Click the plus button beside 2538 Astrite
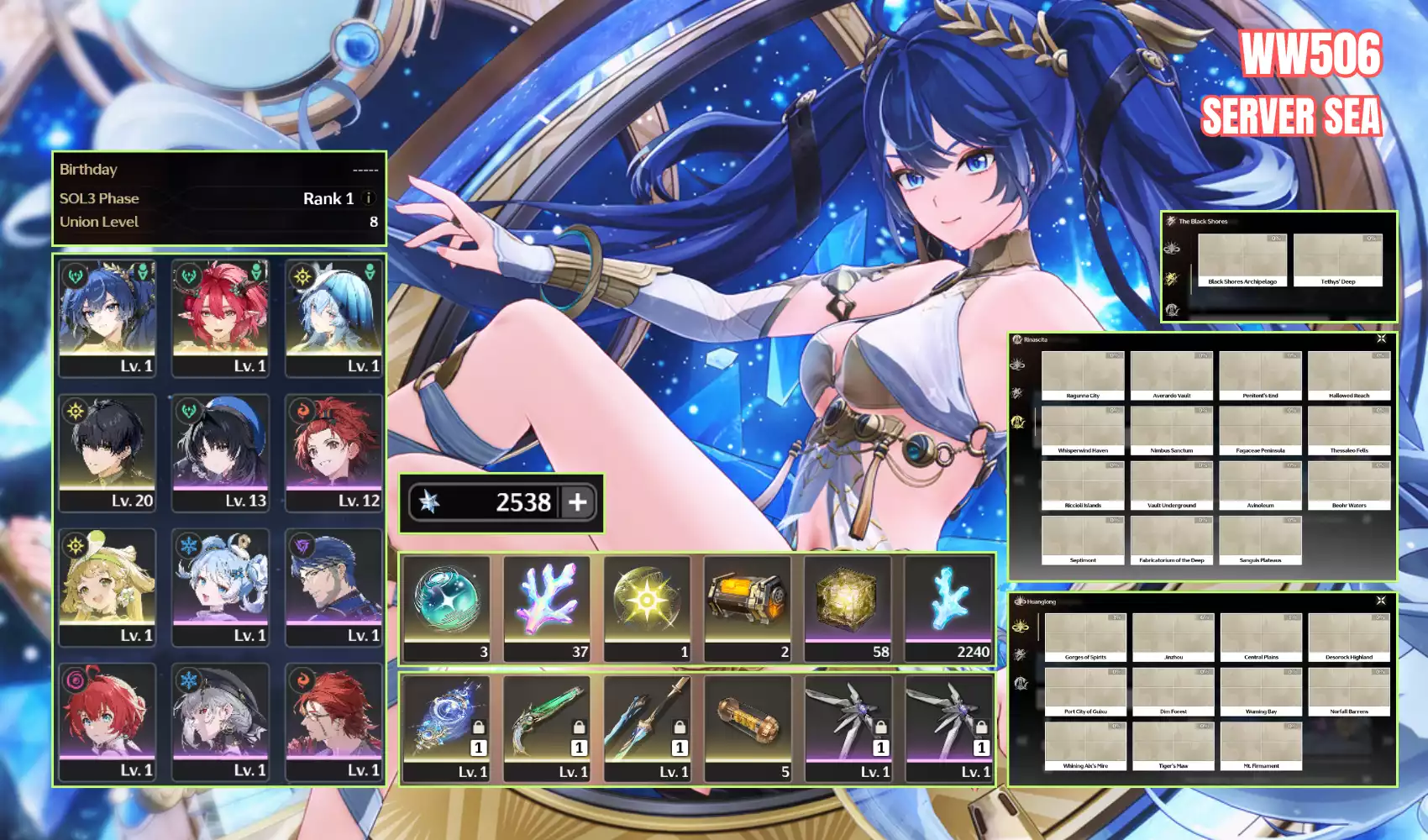The image size is (1428, 840). (x=577, y=502)
